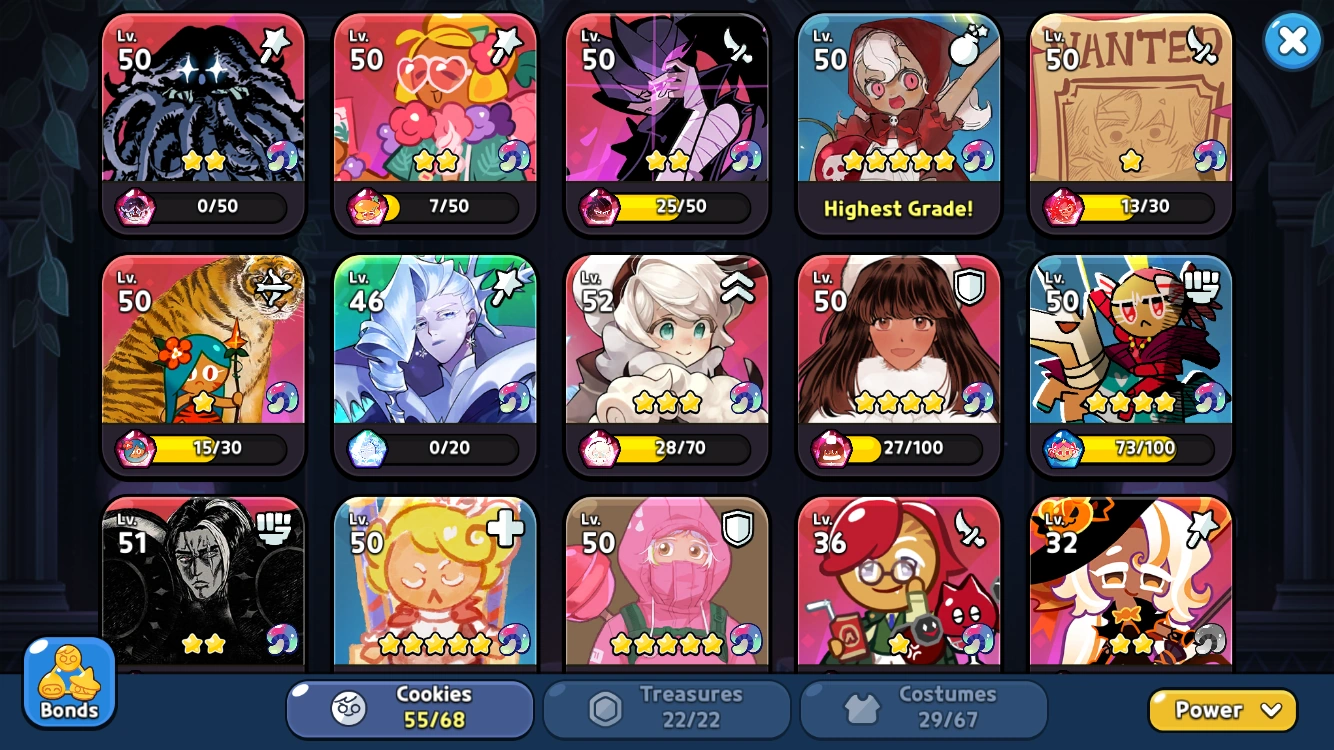
Task: Click the Highest Grade label on the bomber cookie
Action: 898,210
